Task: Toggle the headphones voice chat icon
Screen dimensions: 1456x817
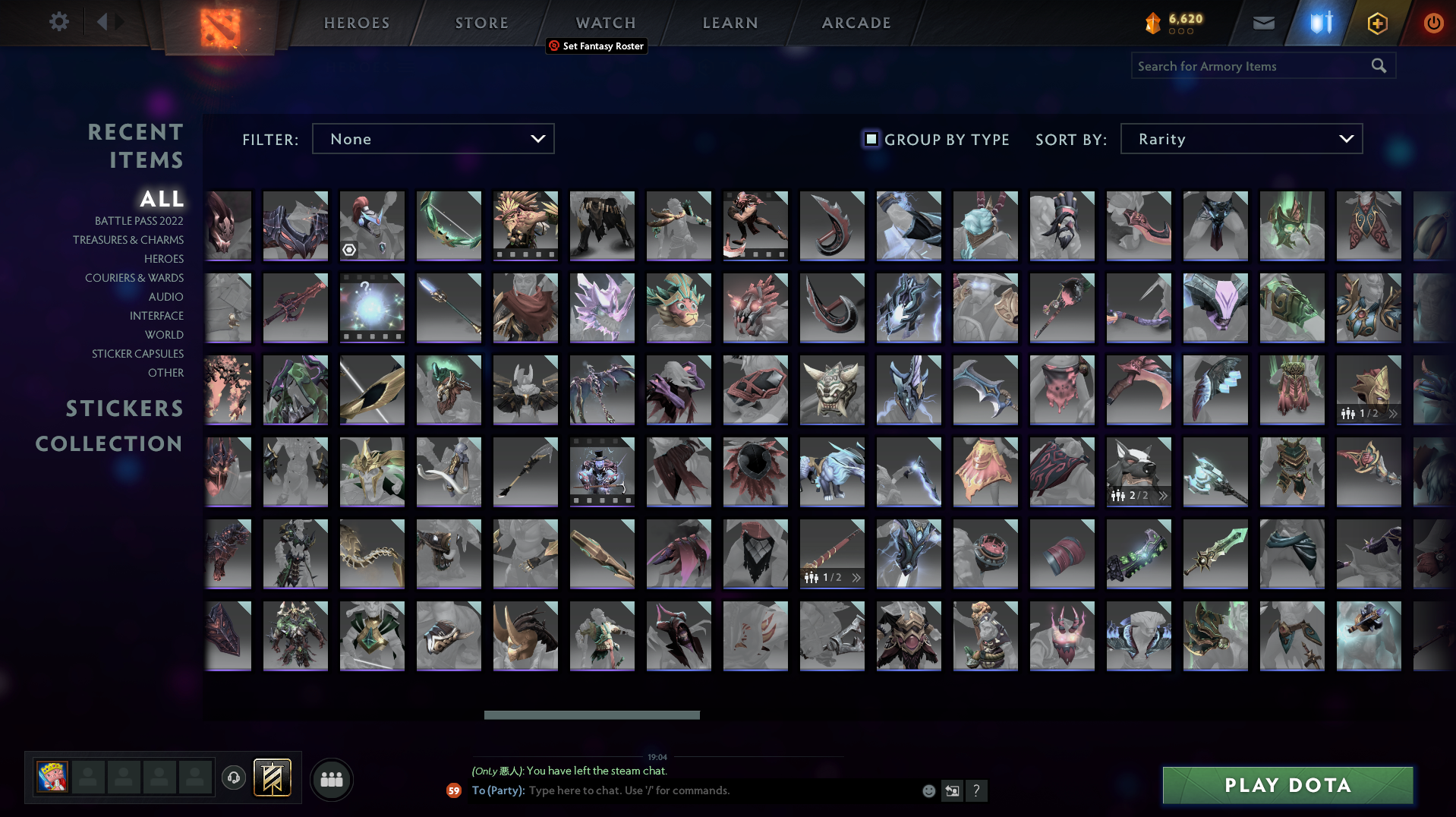Action: point(234,778)
